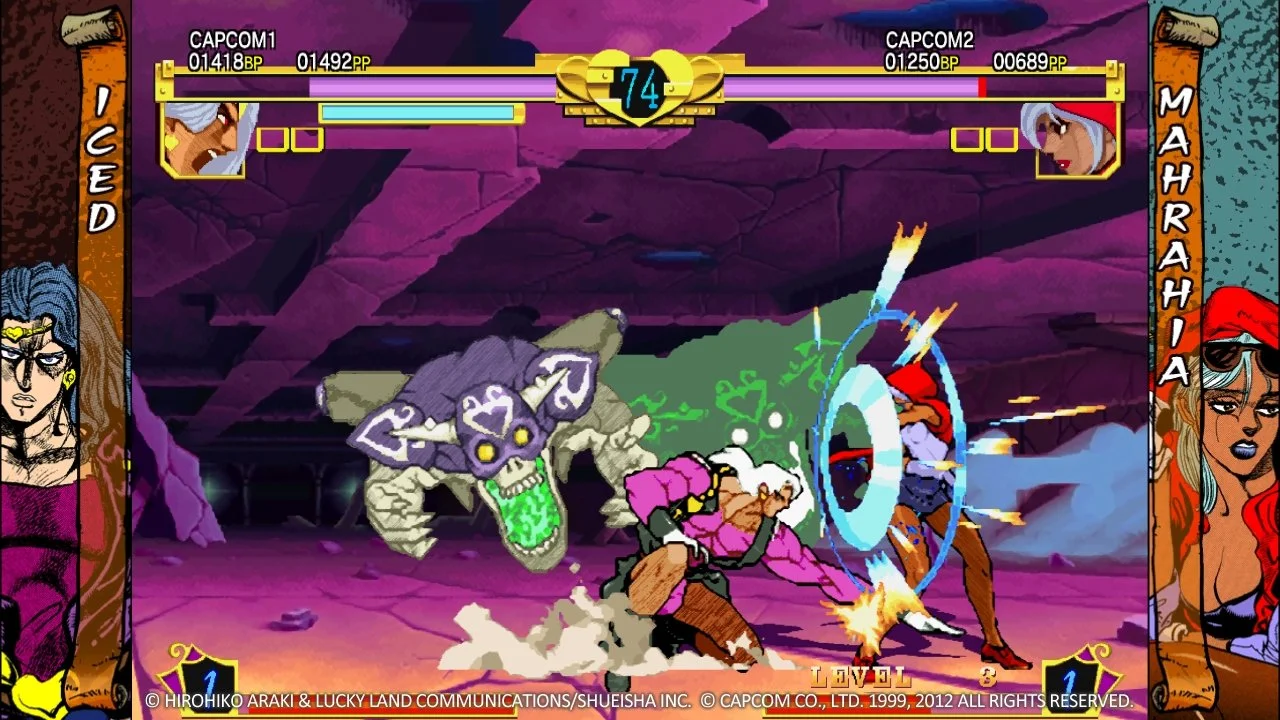Screen dimensions: 1280x720
Task: Toggle player 2's first stock box
Action: click(x=967, y=140)
